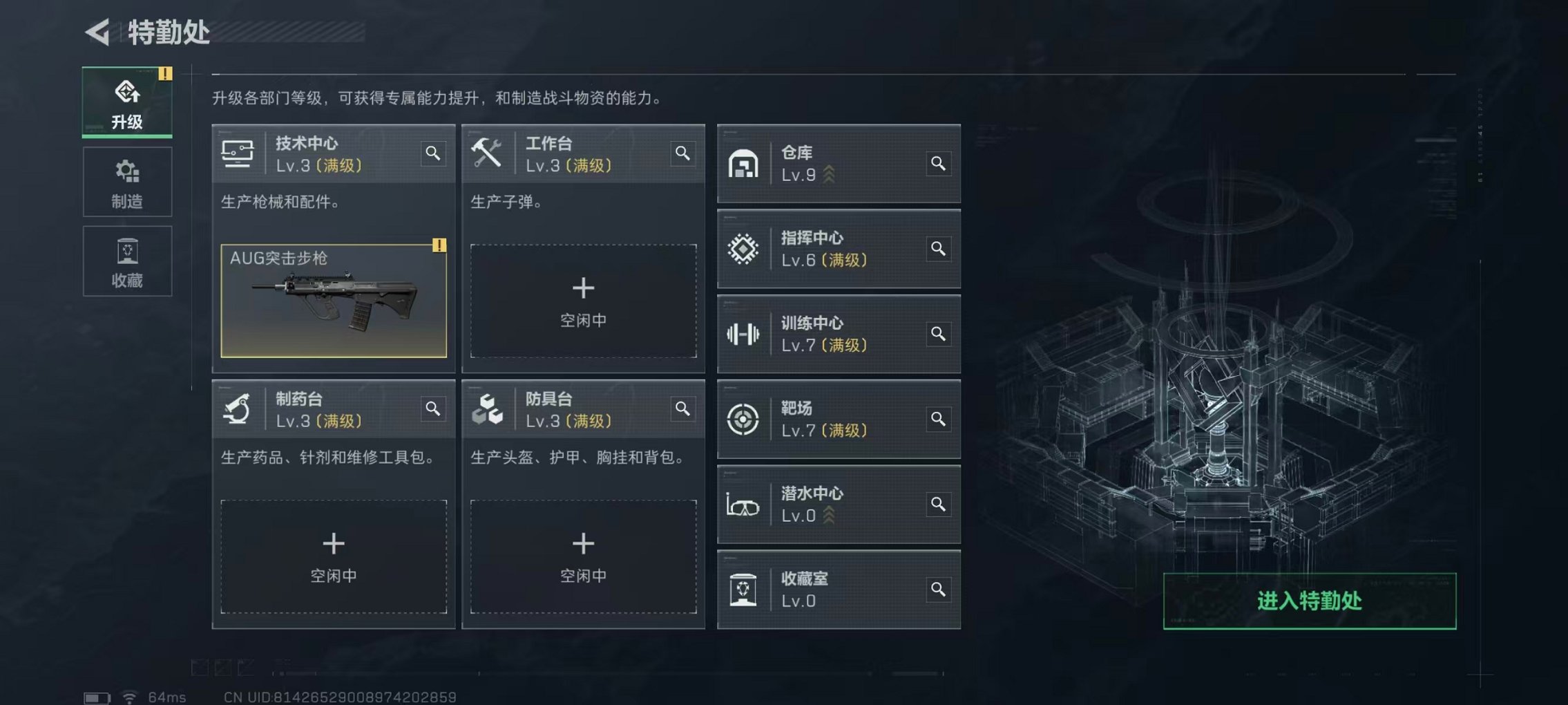
Task: Open the 制造 manufacturing tab
Action: pos(126,181)
